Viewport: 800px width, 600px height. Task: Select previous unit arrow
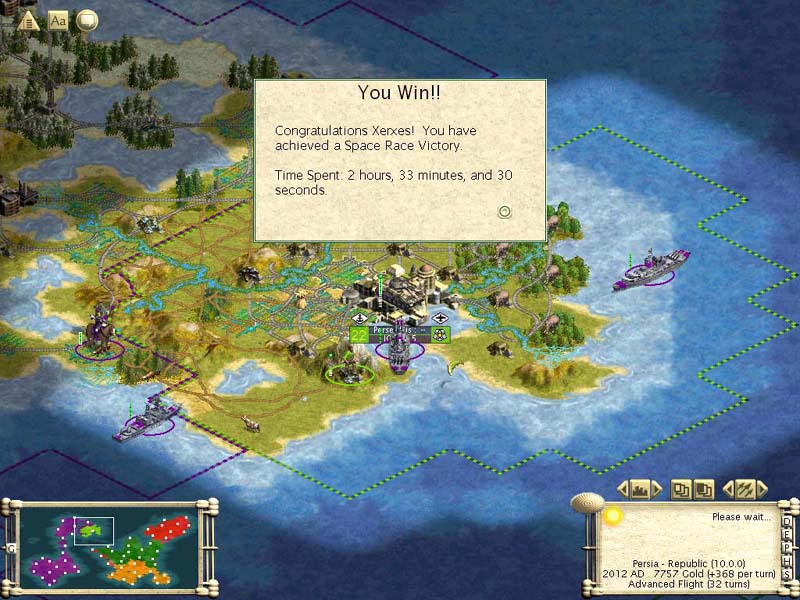coord(728,489)
